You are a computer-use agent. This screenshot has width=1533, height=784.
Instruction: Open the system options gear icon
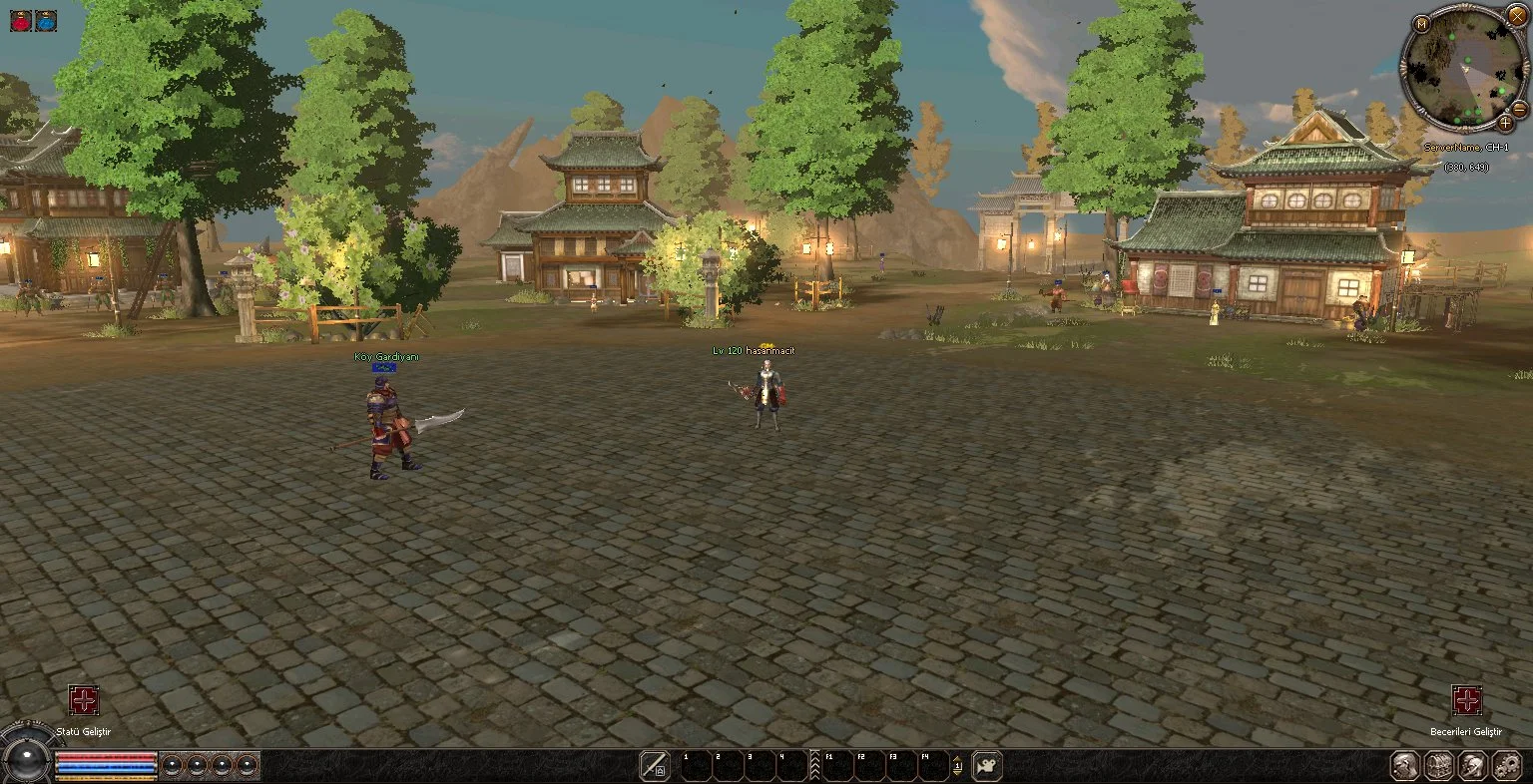(x=1505, y=766)
